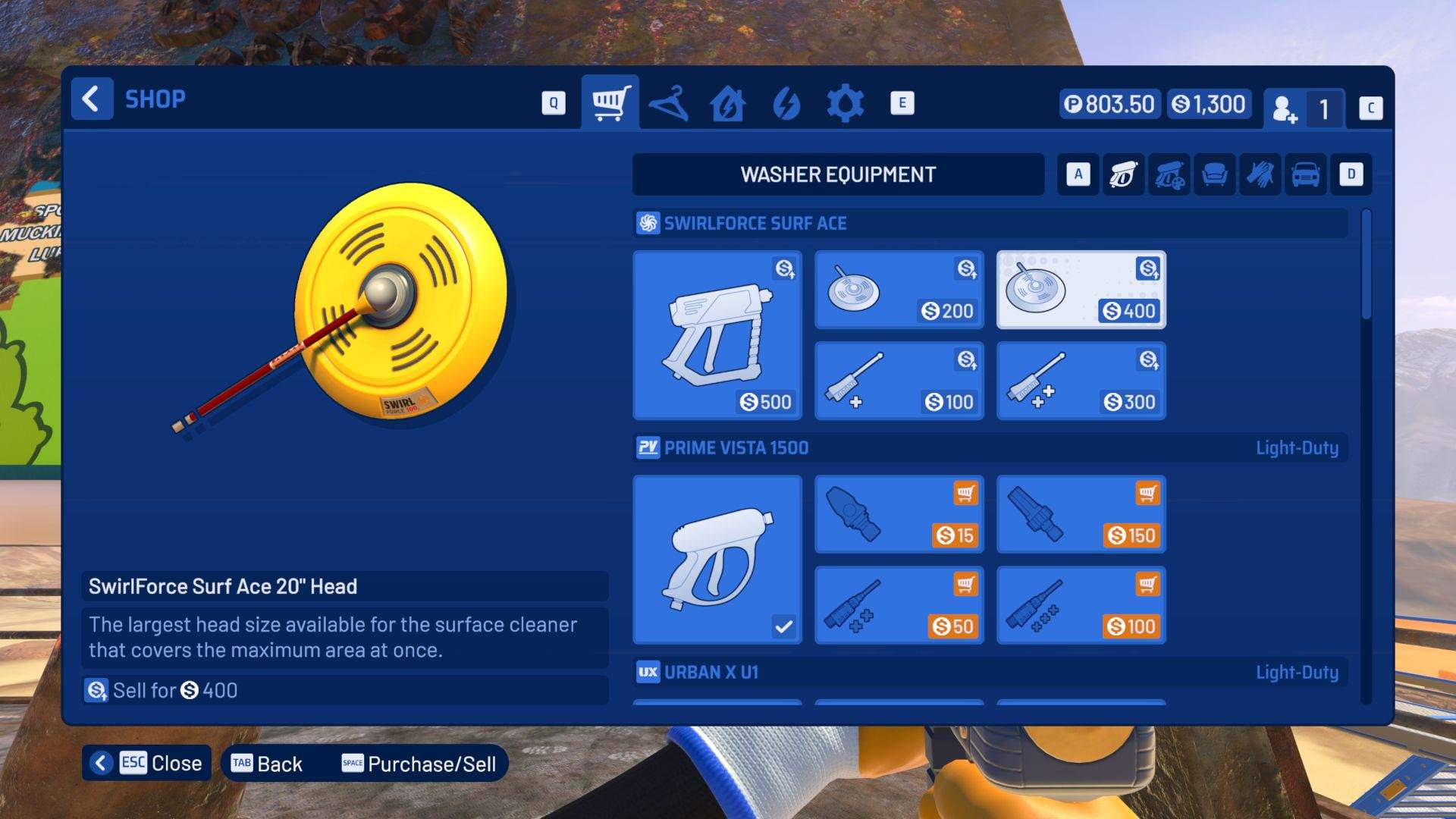Select the gloves equipment category
The image size is (1456, 819).
pyautogui.click(x=1259, y=174)
